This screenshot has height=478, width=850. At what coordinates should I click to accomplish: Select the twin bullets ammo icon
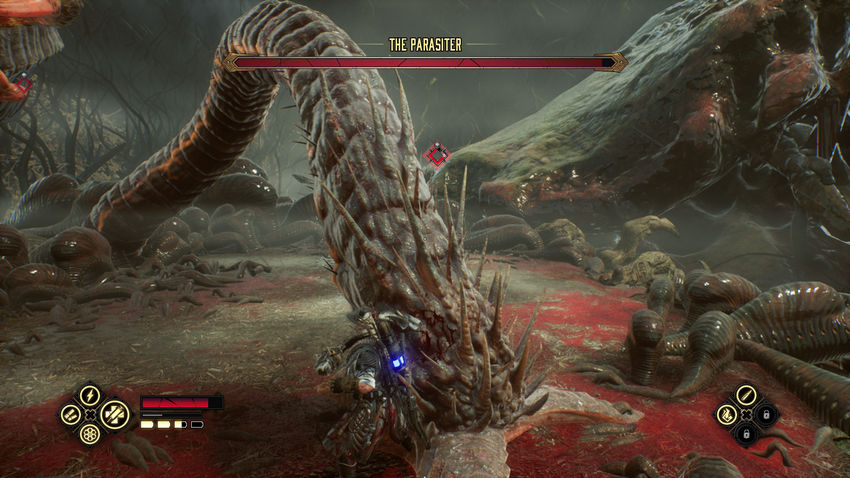(69, 413)
